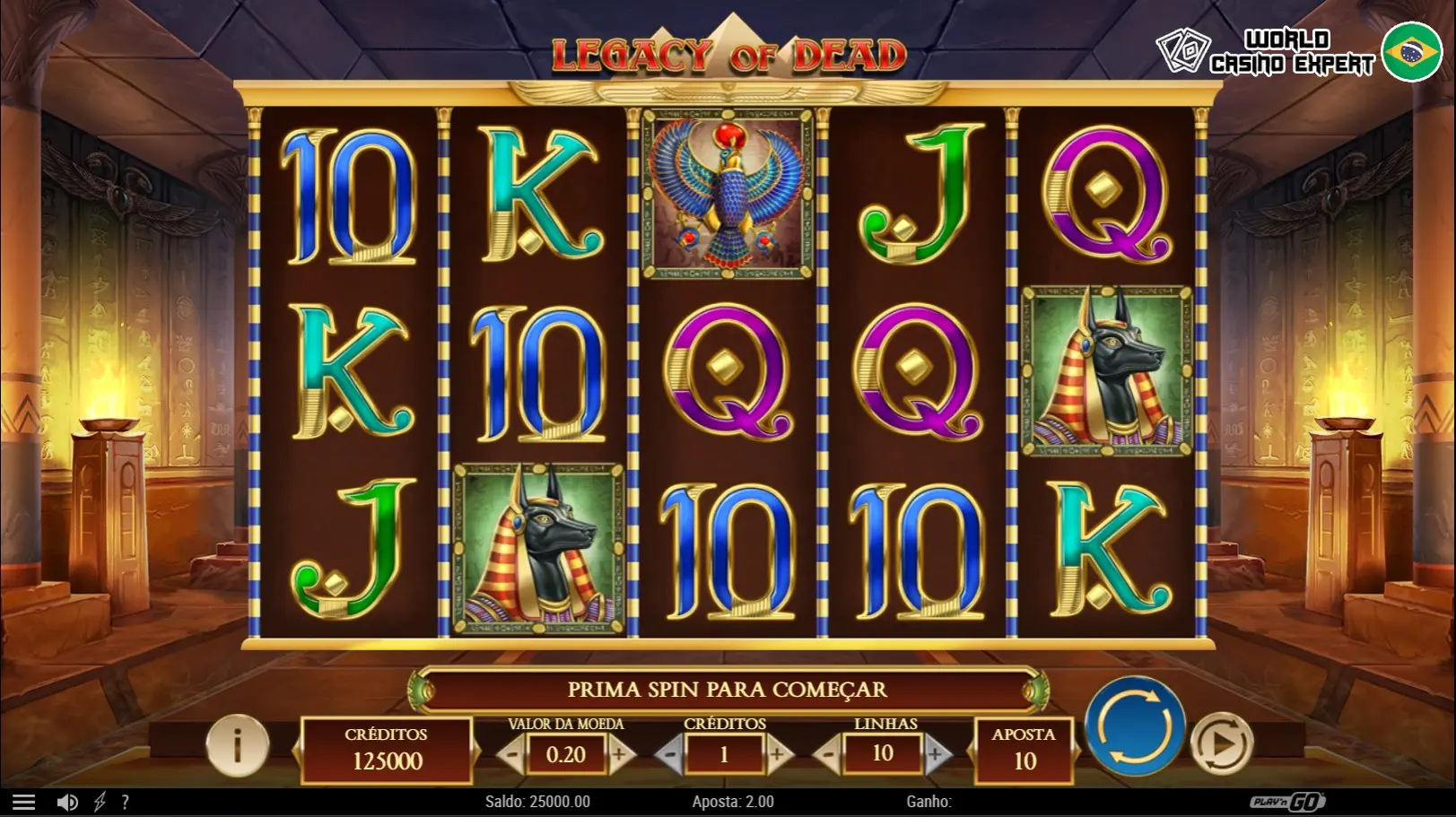Increase the Créditos per line
The height and width of the screenshot is (817, 1456).
tap(777, 755)
